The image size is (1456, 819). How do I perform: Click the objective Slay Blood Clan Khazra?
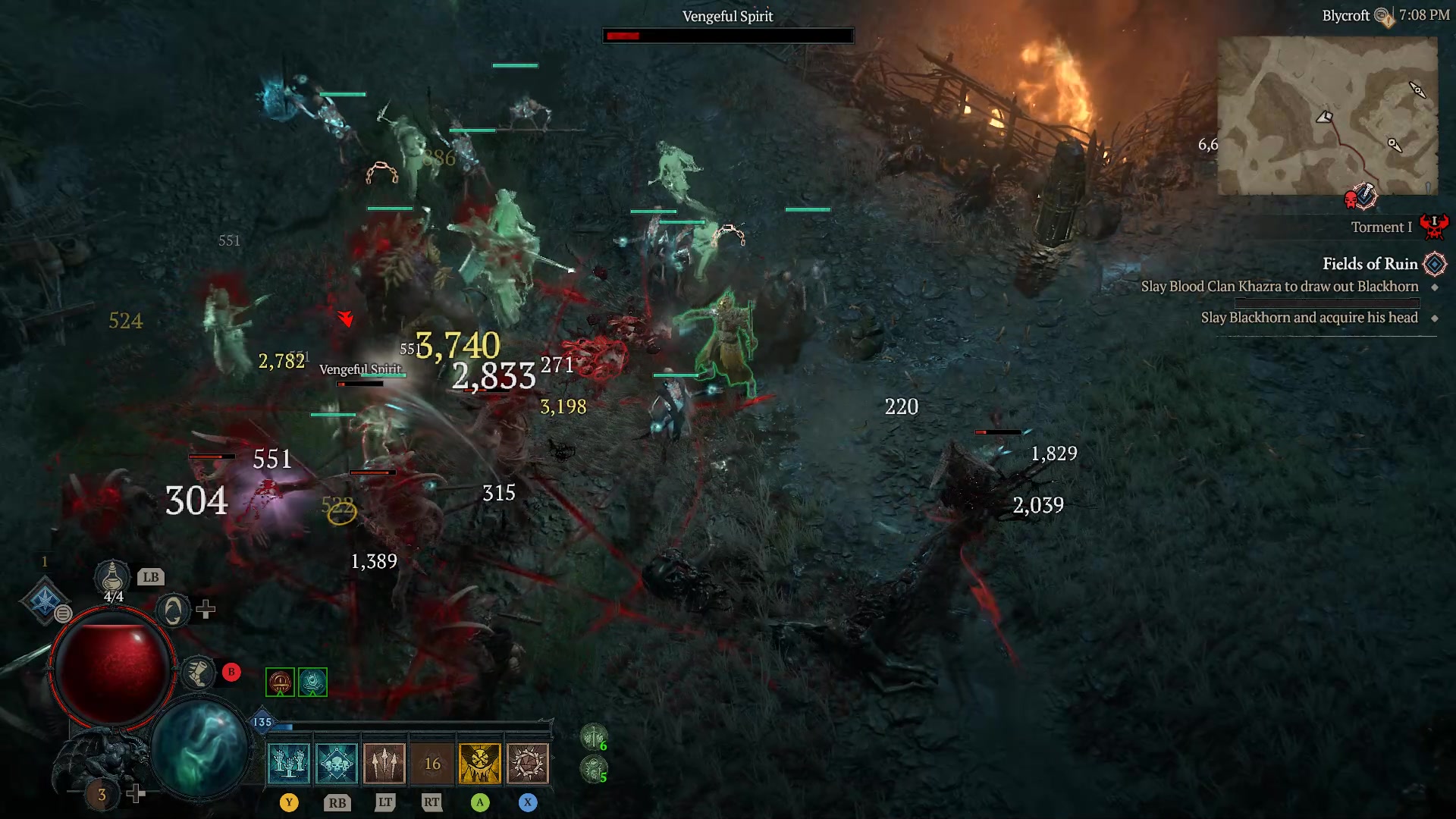click(1280, 287)
